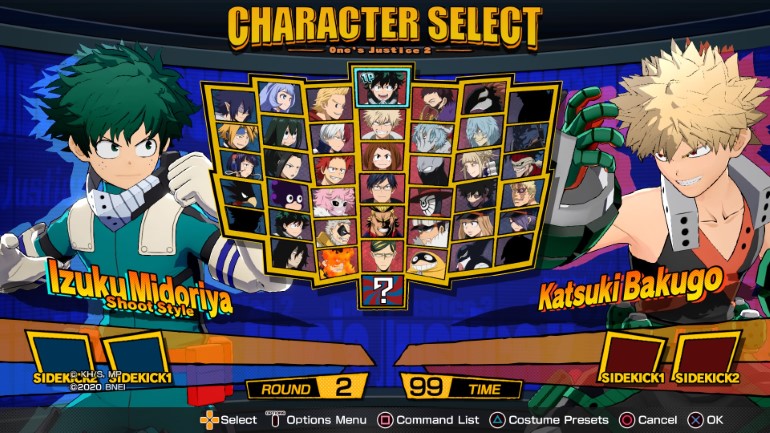Image resolution: width=770 pixels, height=433 pixels.
Task: Select the random question mark tile
Action: (x=384, y=292)
